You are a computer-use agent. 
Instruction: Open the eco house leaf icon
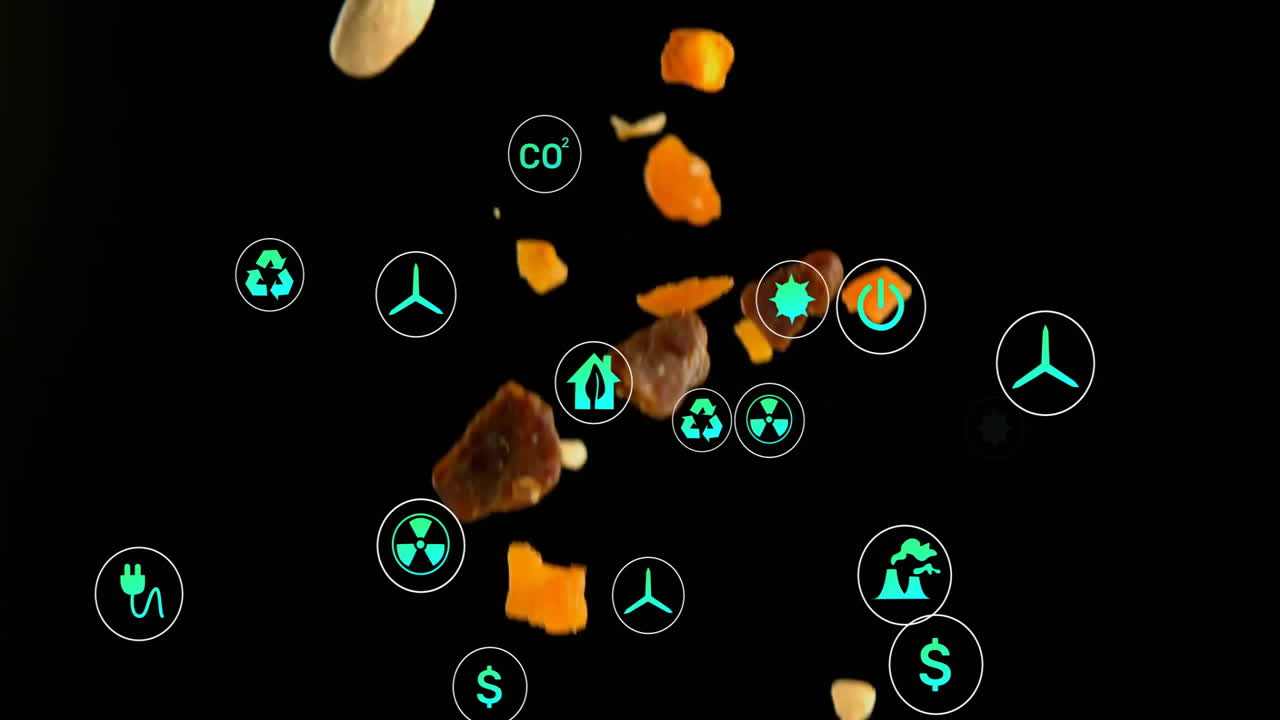pos(593,382)
